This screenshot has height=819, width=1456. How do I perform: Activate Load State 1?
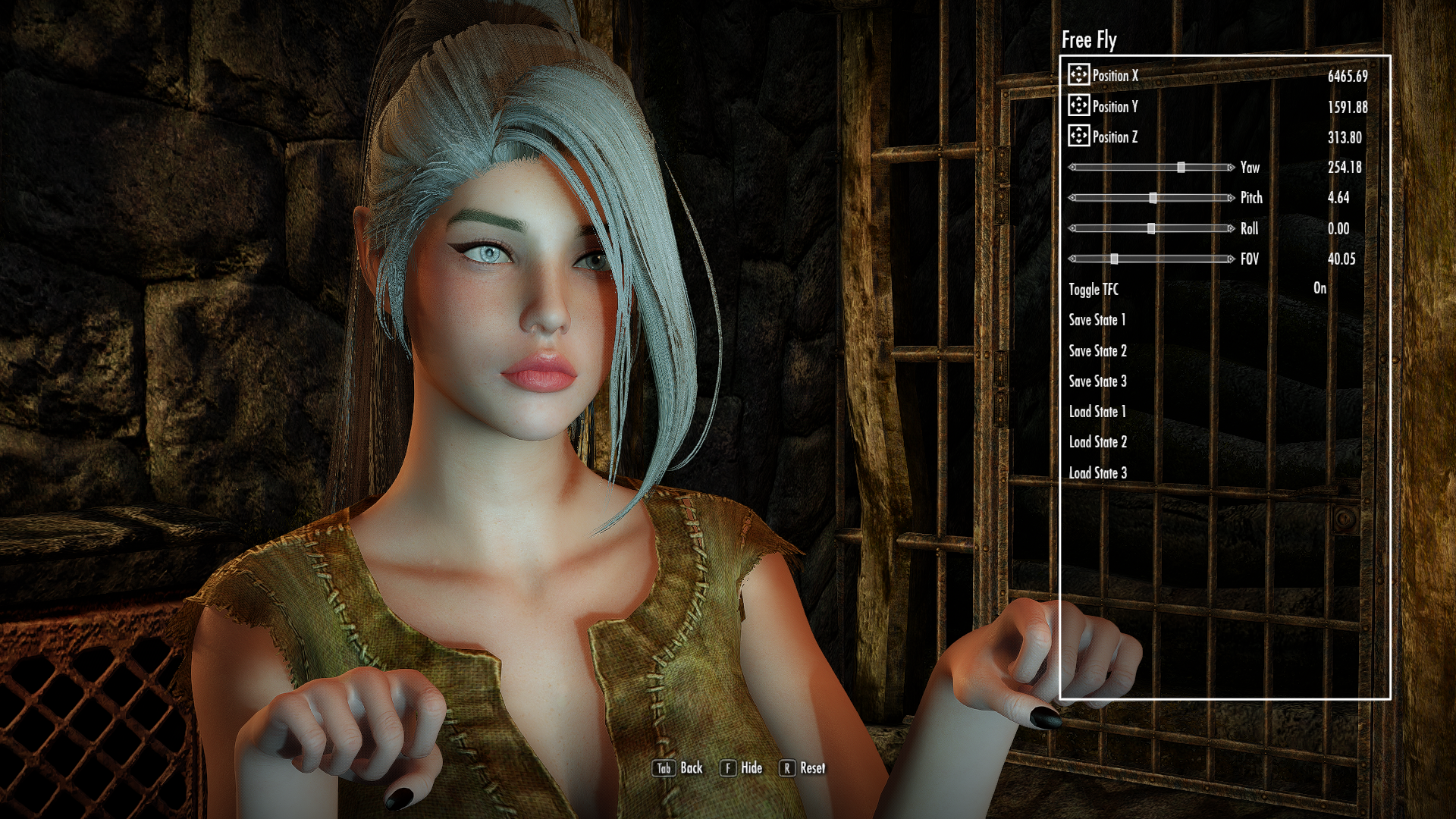point(1097,412)
